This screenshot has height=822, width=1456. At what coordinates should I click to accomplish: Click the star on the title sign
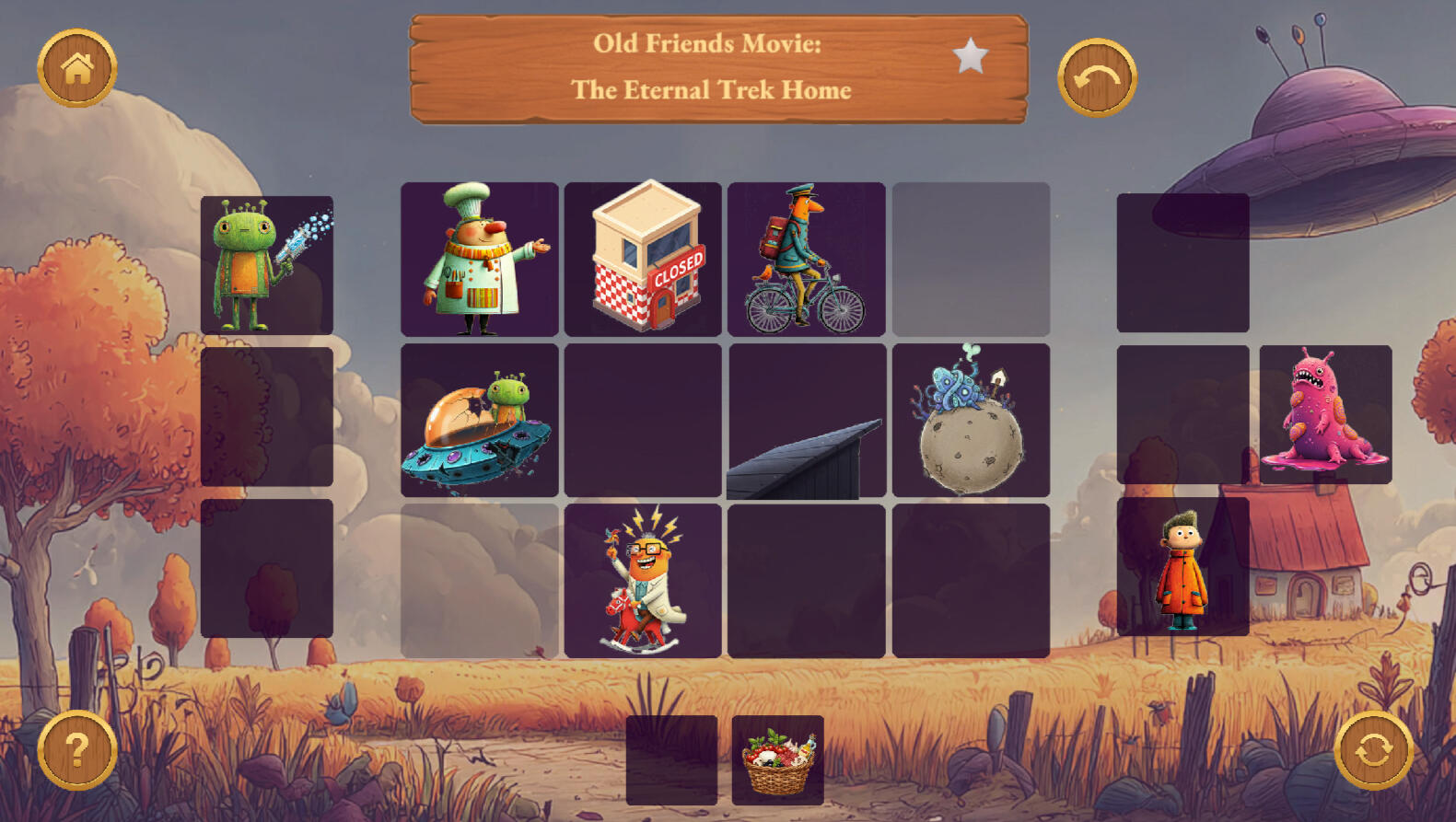970,56
